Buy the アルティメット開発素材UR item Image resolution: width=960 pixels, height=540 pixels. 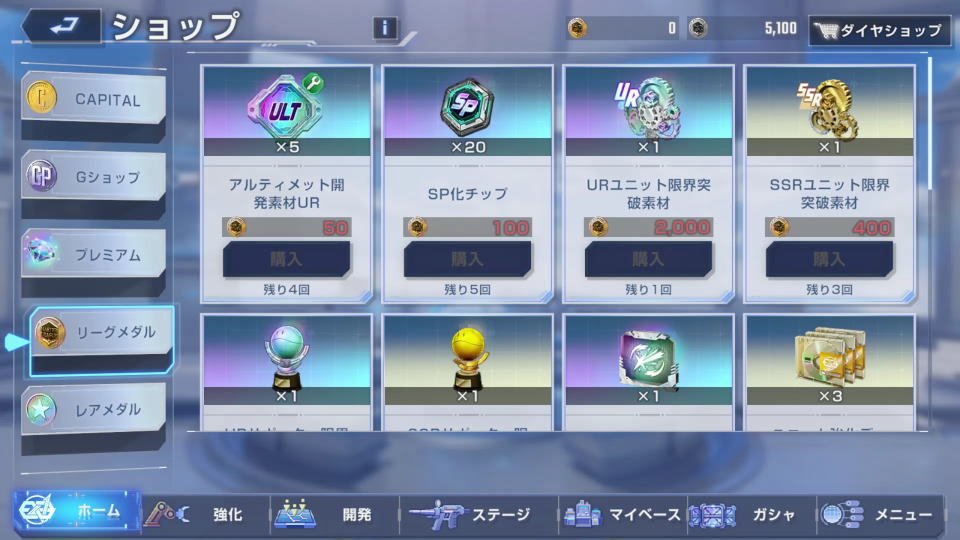tap(286, 259)
